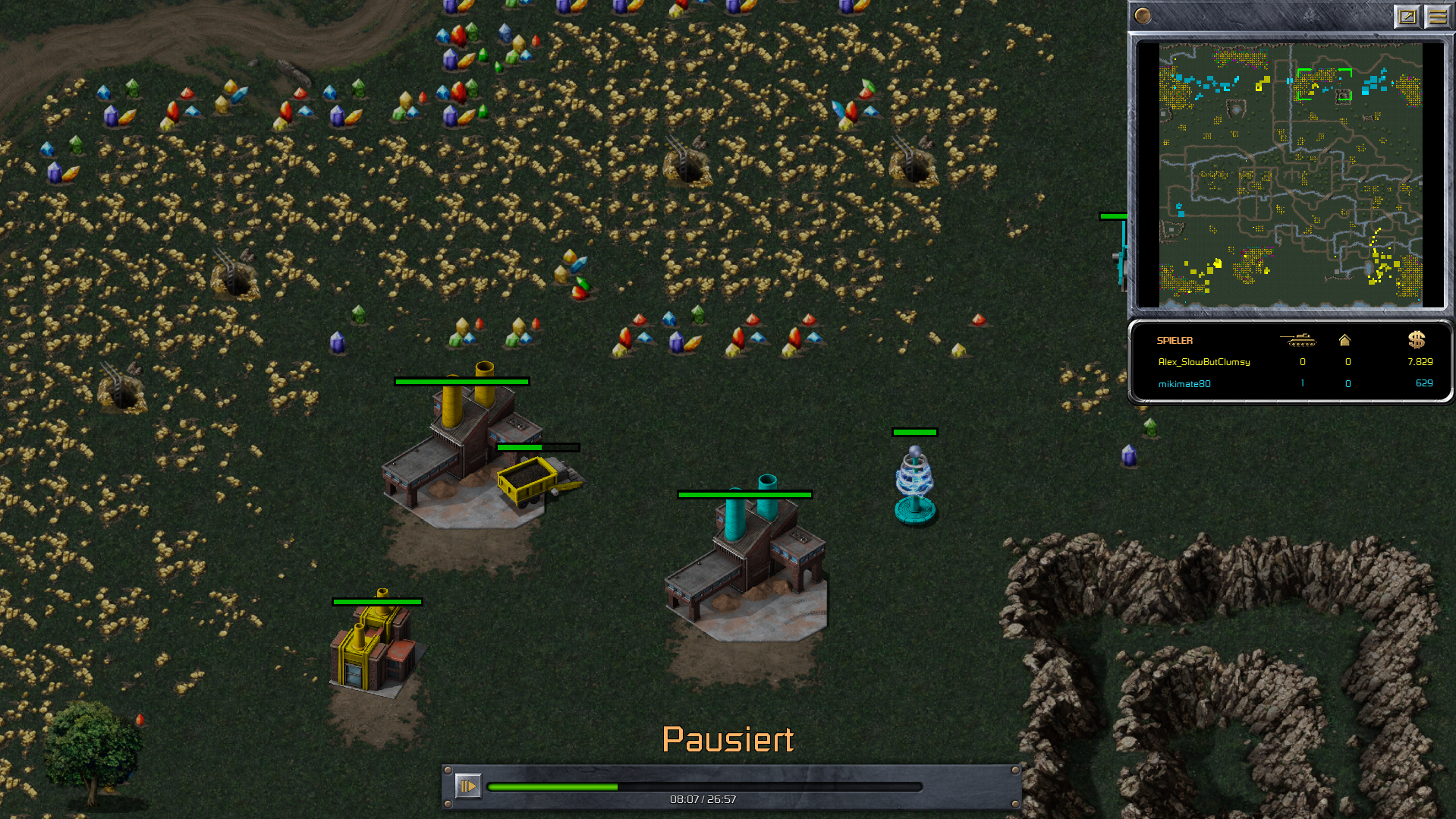Open the three-line menu button
1456x819 pixels.
tap(1437, 16)
